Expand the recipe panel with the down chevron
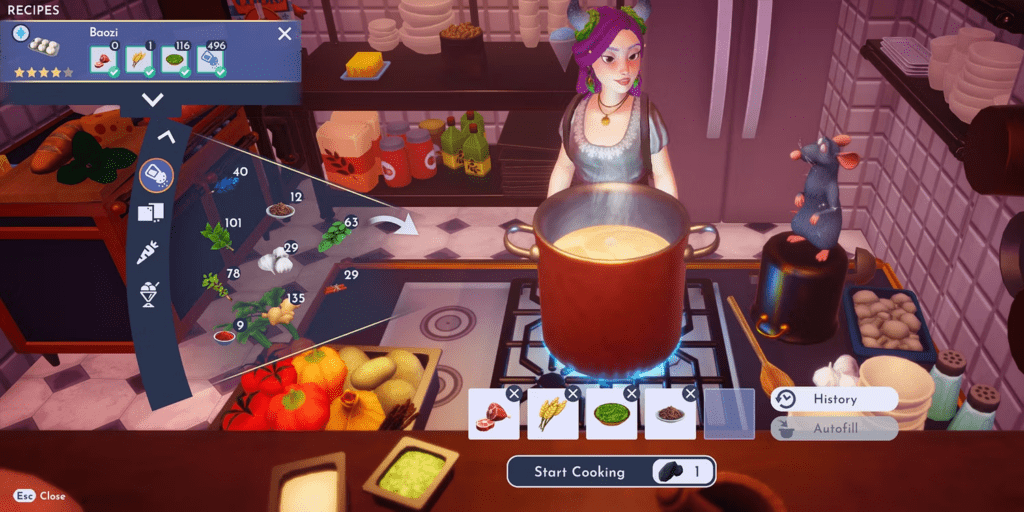 [152, 99]
